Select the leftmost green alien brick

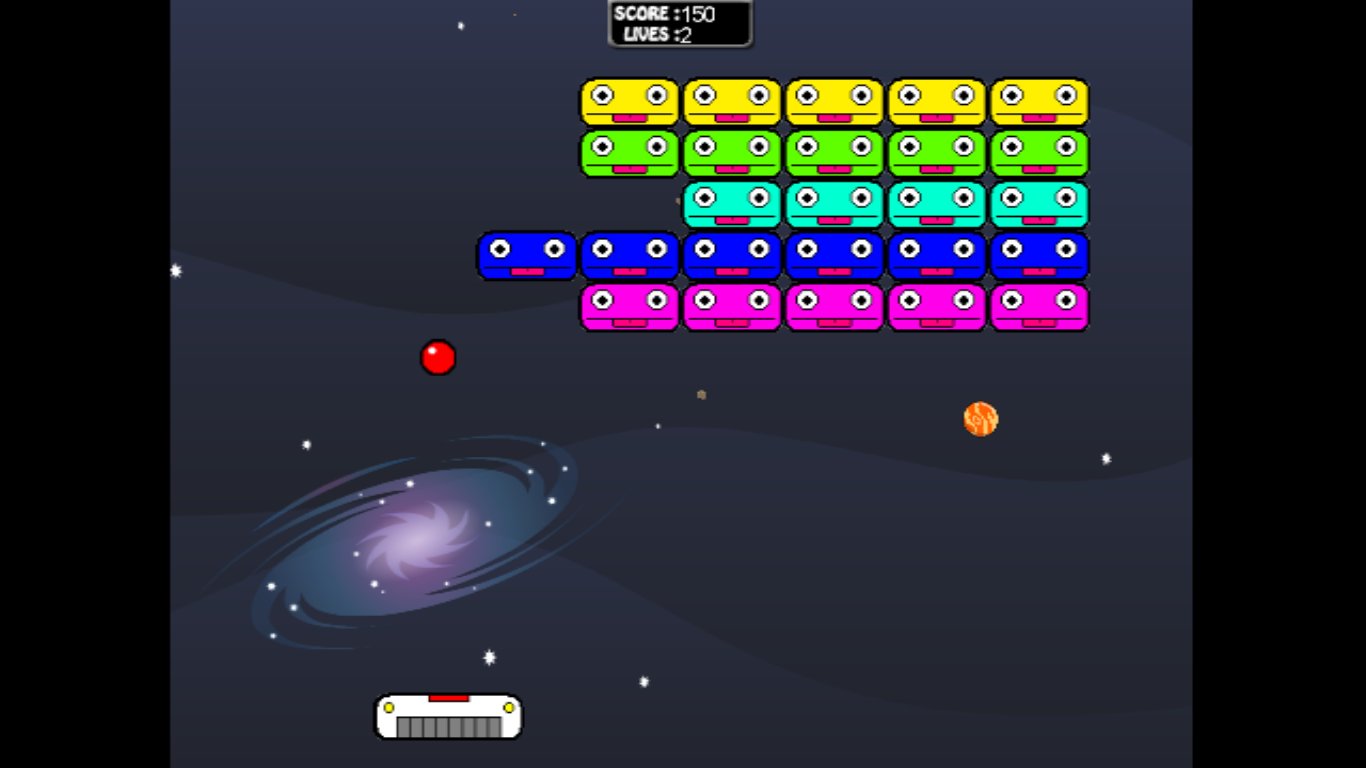629,152
